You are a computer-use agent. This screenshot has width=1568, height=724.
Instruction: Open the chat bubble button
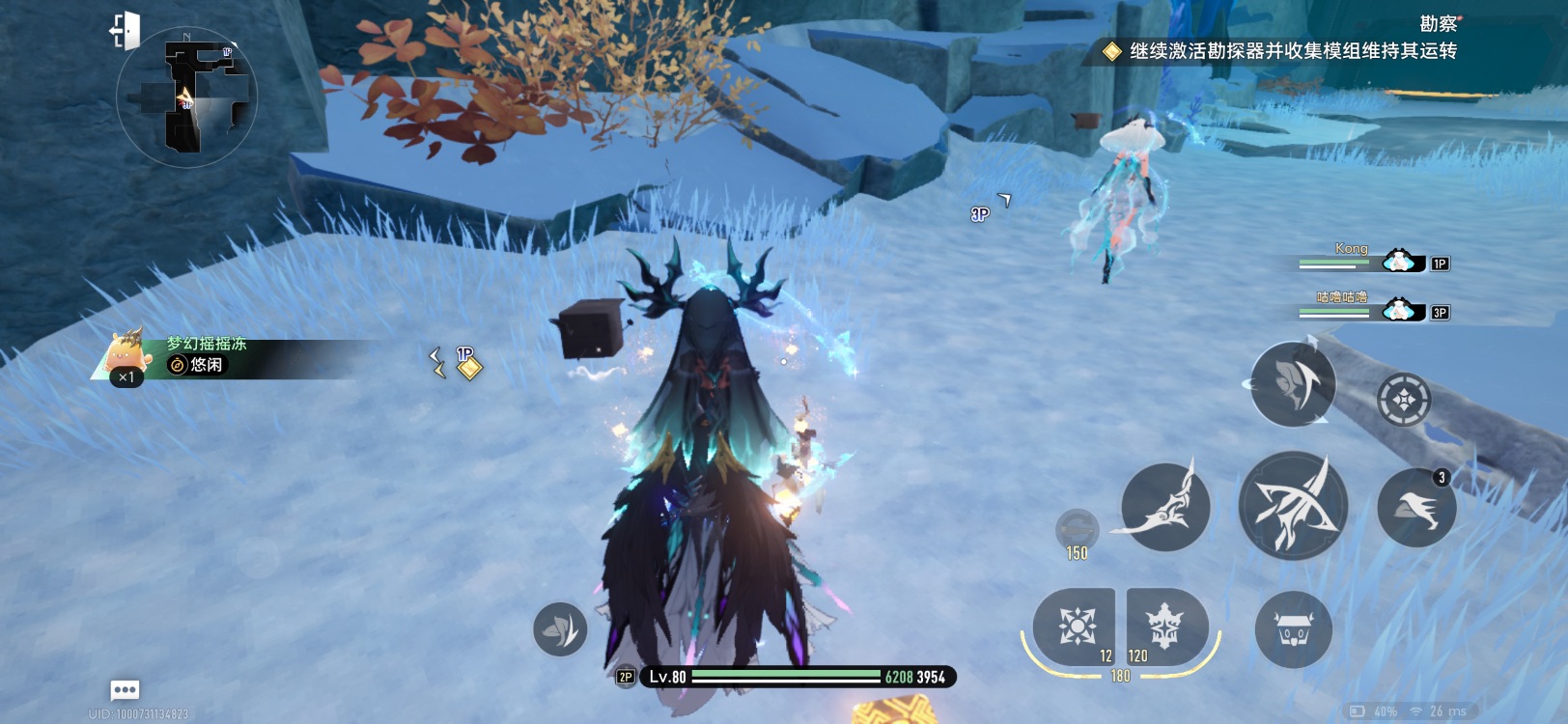click(x=126, y=689)
